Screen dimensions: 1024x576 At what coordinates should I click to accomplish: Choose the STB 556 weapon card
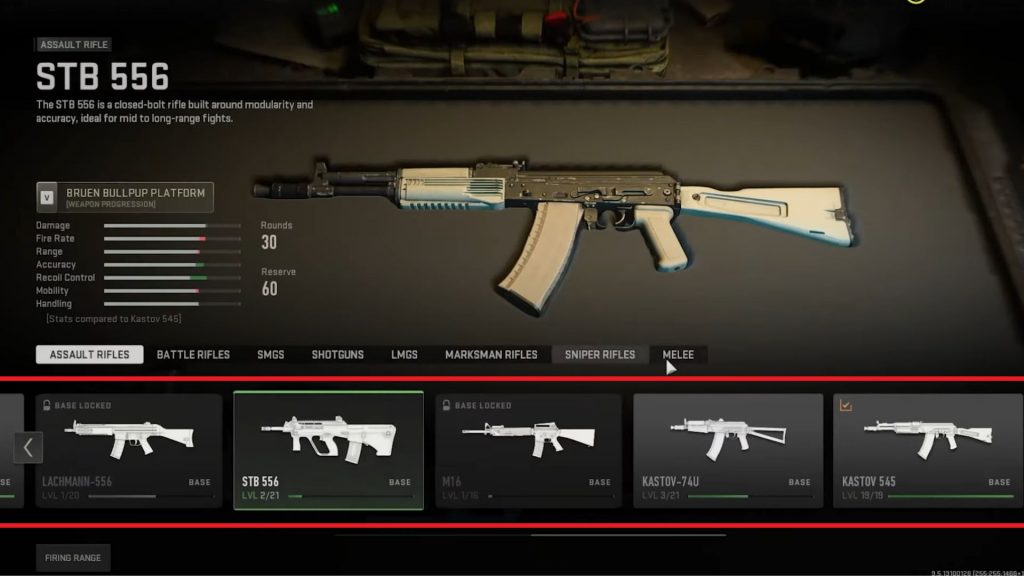pos(328,450)
